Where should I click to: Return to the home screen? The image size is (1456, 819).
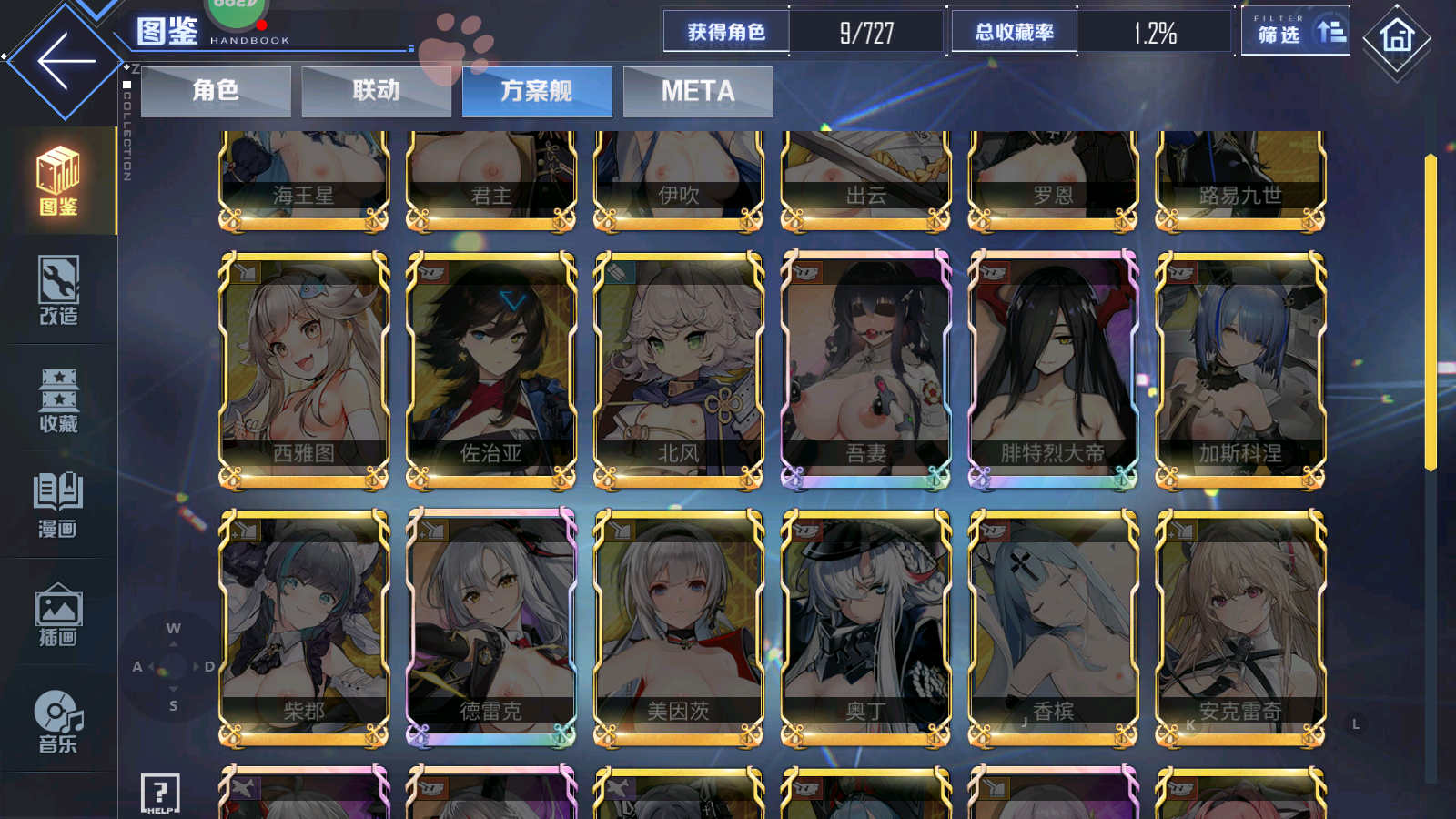pyautogui.click(x=1396, y=38)
